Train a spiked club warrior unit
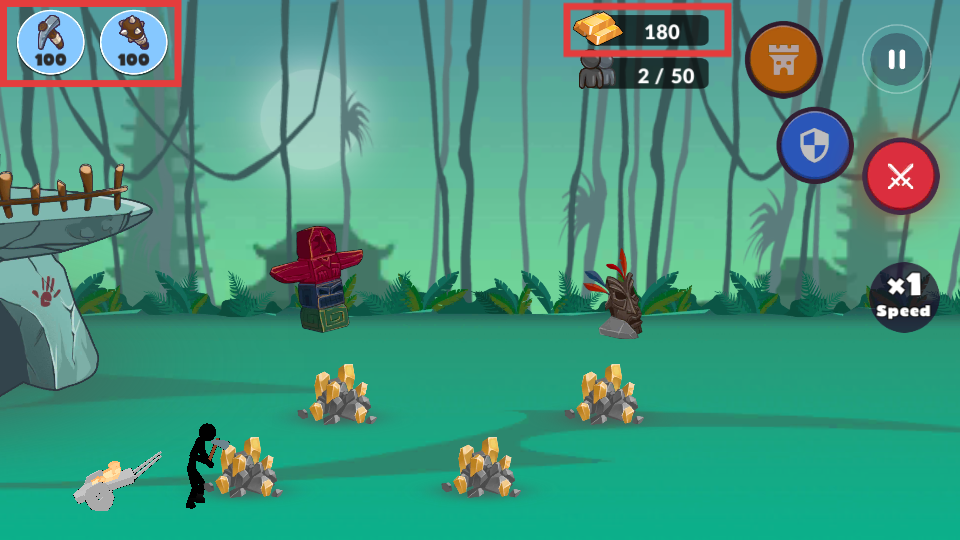Viewport: 960px width, 540px height. [133, 42]
